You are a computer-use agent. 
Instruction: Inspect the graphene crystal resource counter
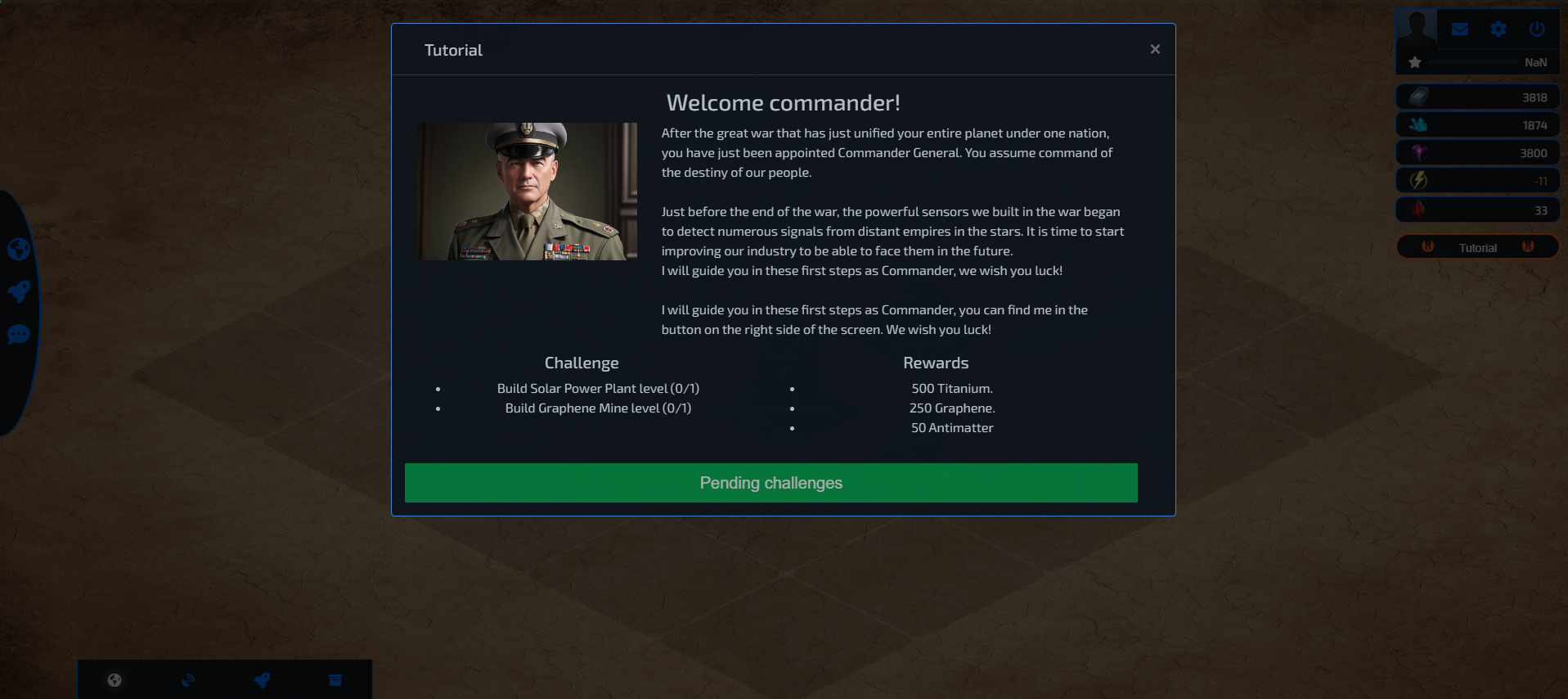coord(1476,124)
